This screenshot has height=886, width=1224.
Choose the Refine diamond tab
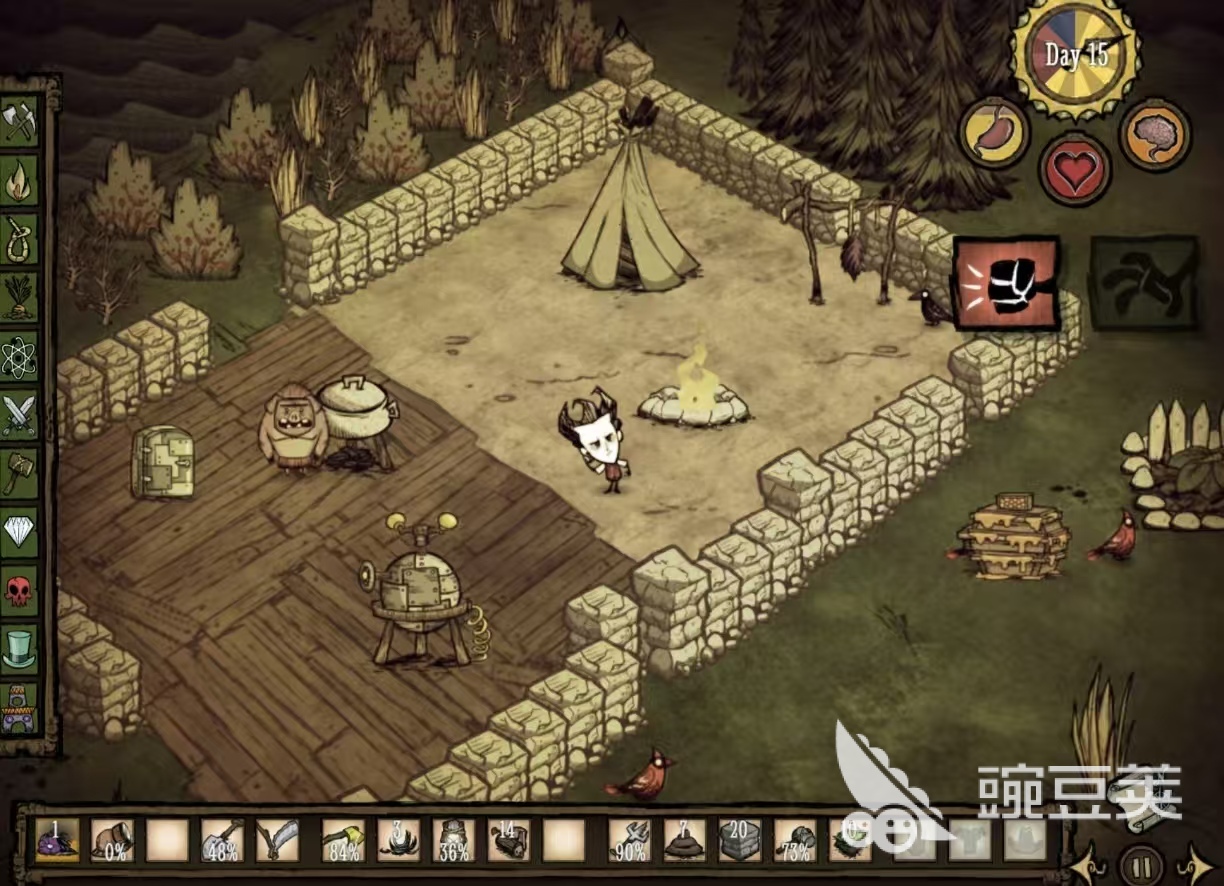coord(20,531)
